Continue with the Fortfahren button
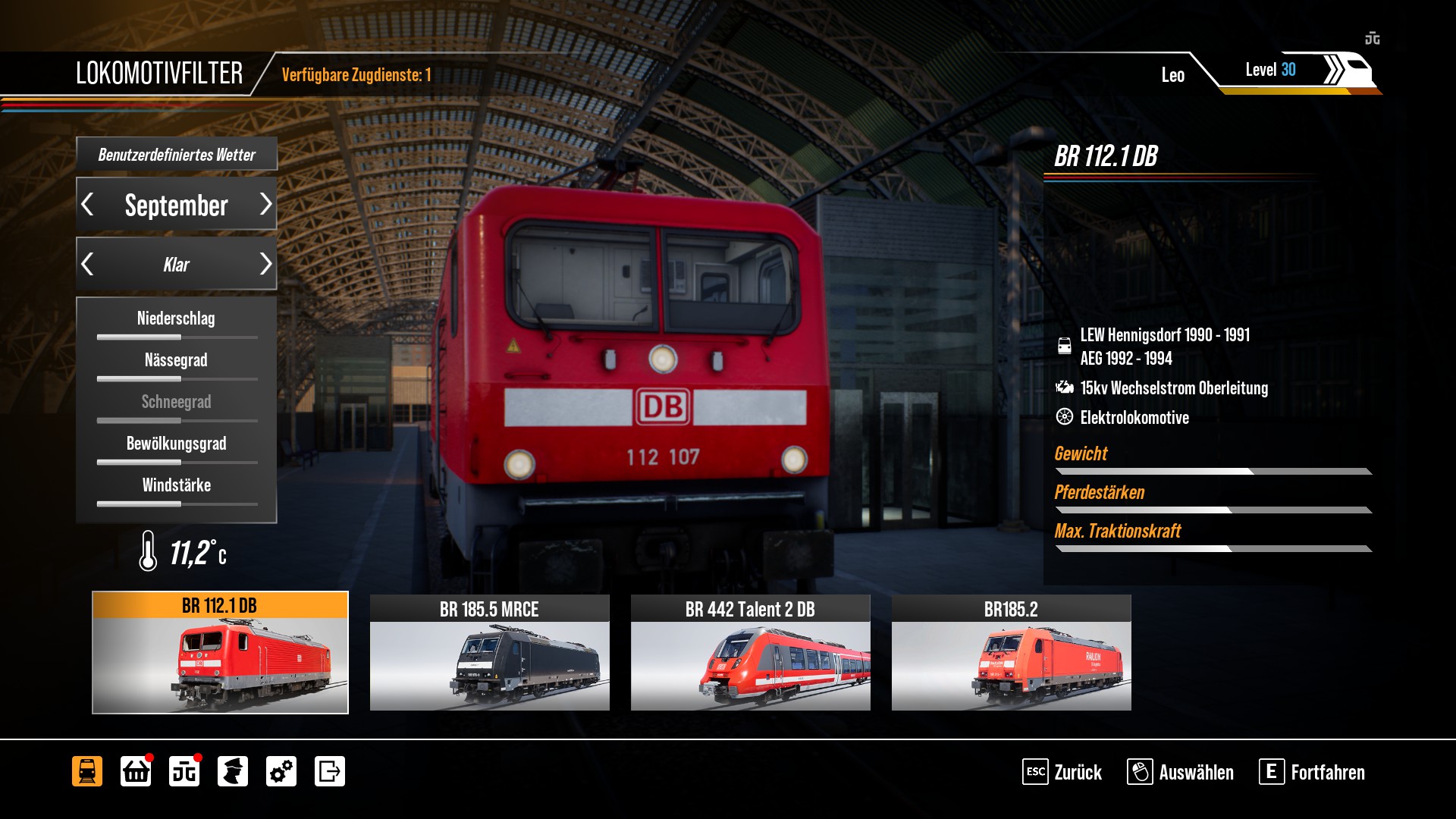 [x=1313, y=772]
